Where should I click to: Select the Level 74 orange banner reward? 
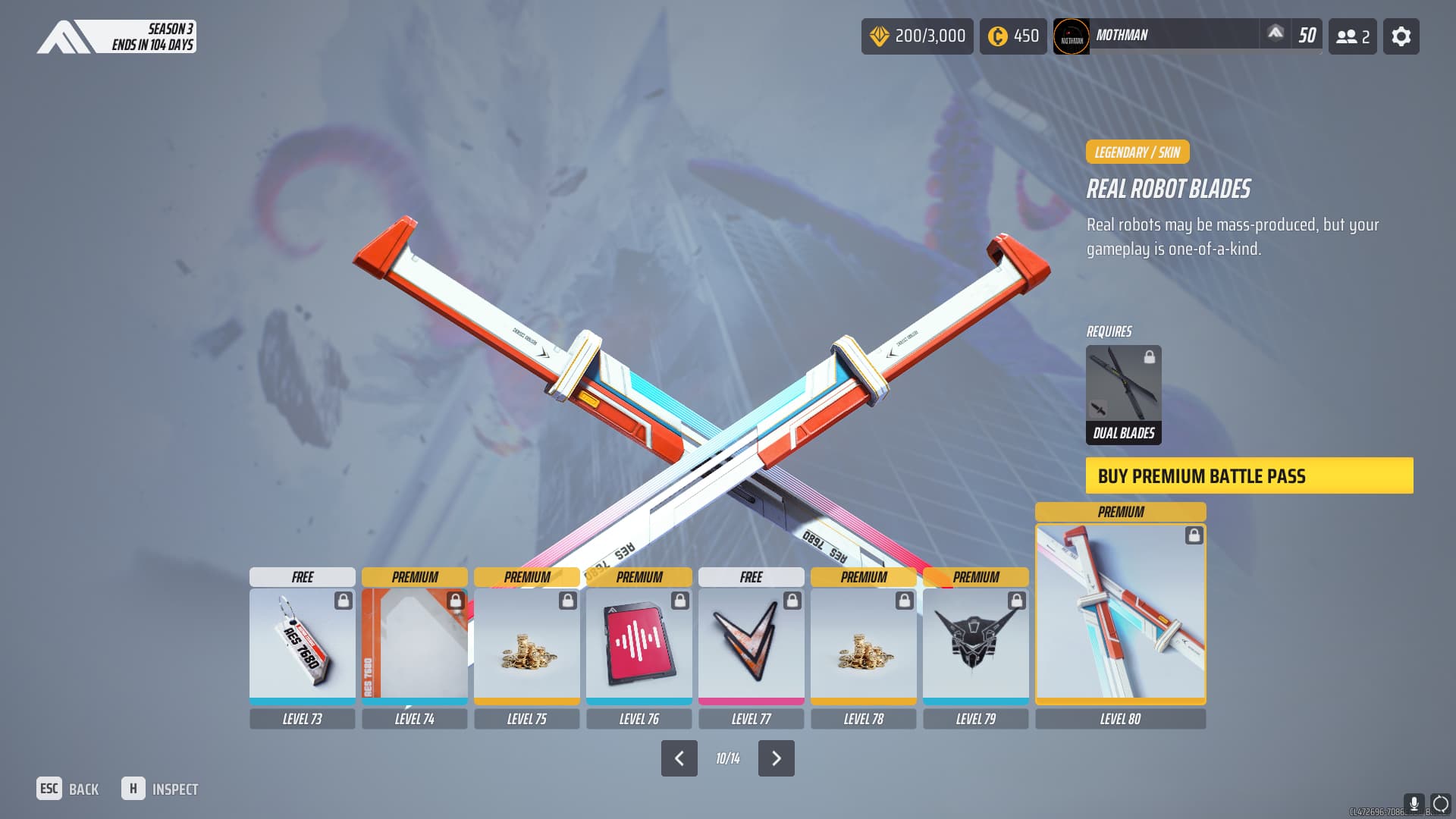point(414,645)
